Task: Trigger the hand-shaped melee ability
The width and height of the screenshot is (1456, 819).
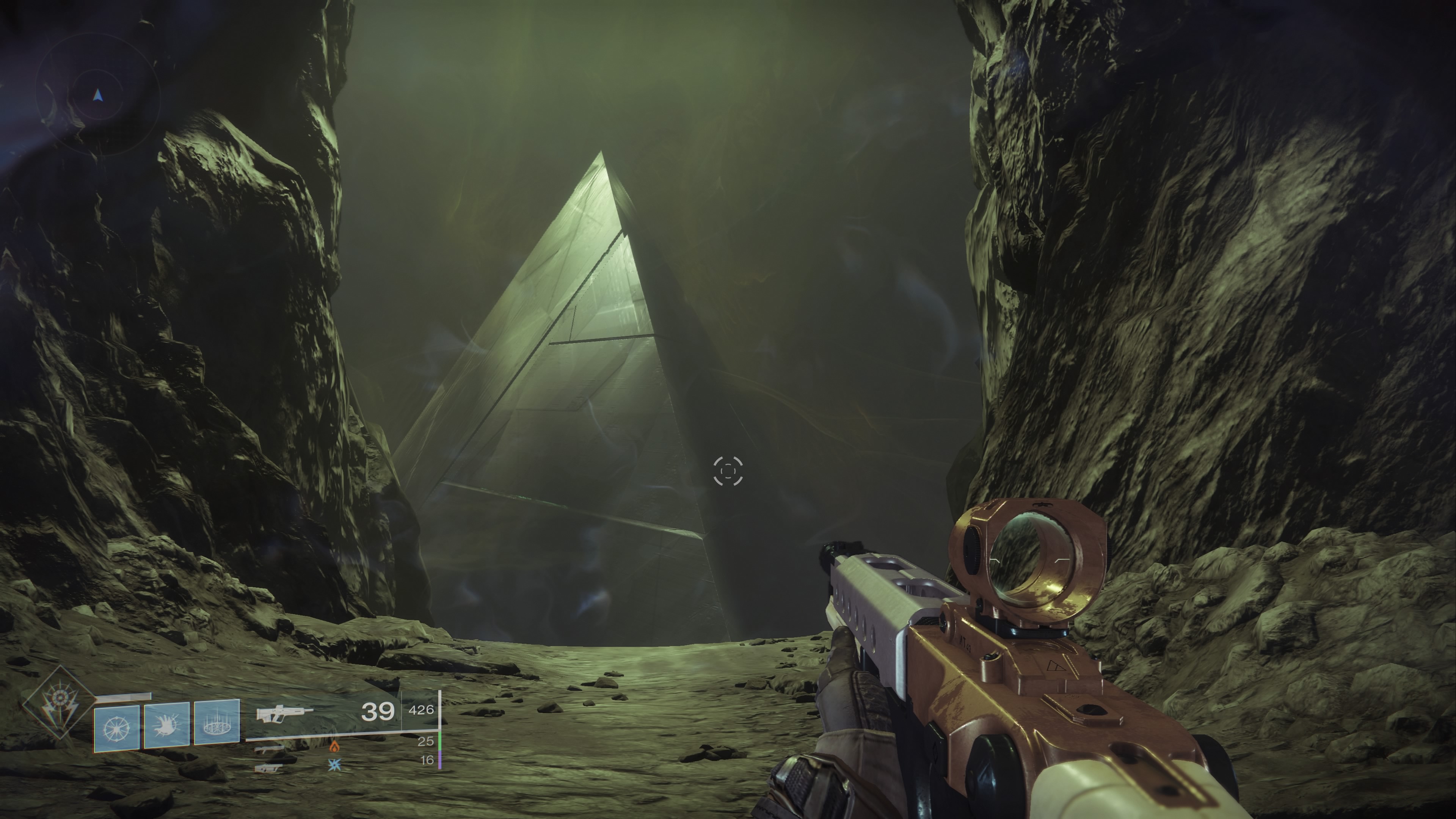Action: coord(167,725)
